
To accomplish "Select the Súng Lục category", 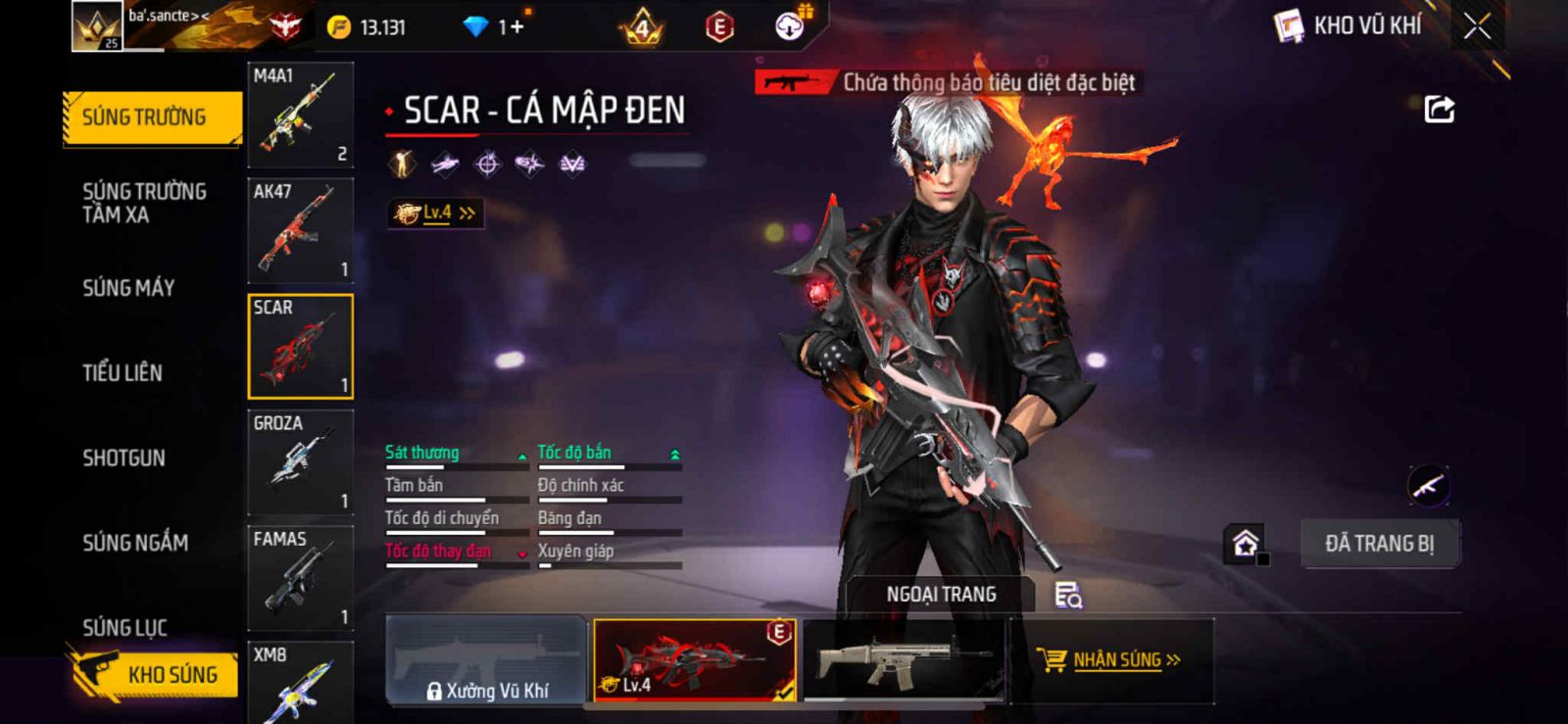I will (124, 627).
